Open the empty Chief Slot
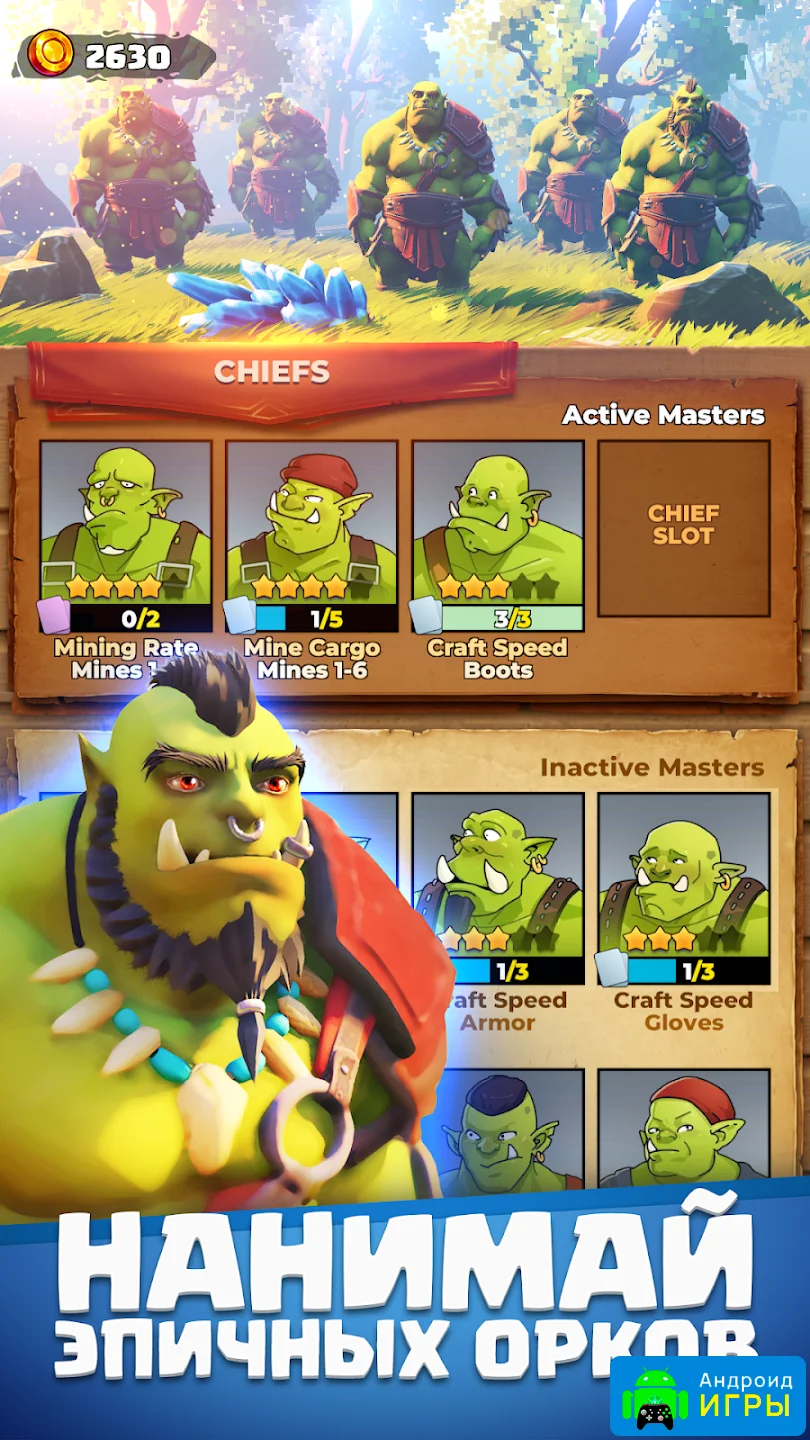Viewport: 810px width, 1440px height. (684, 527)
